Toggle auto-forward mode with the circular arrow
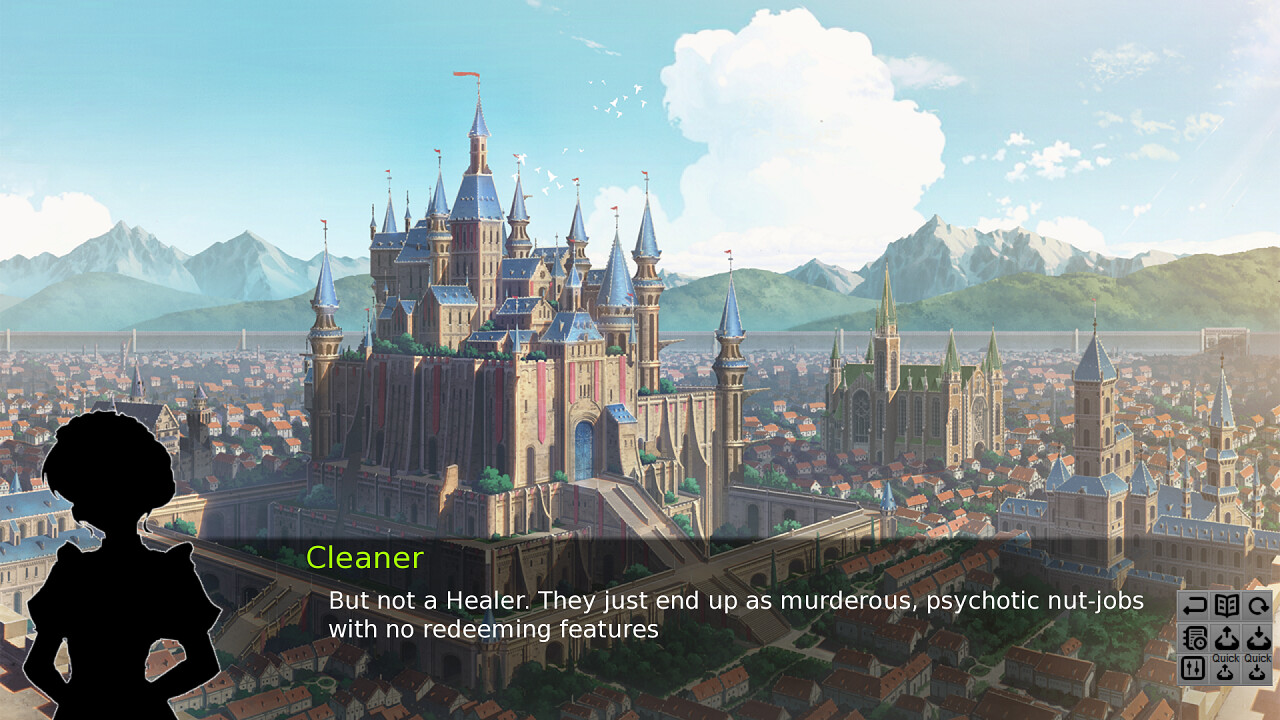 click(x=1256, y=605)
